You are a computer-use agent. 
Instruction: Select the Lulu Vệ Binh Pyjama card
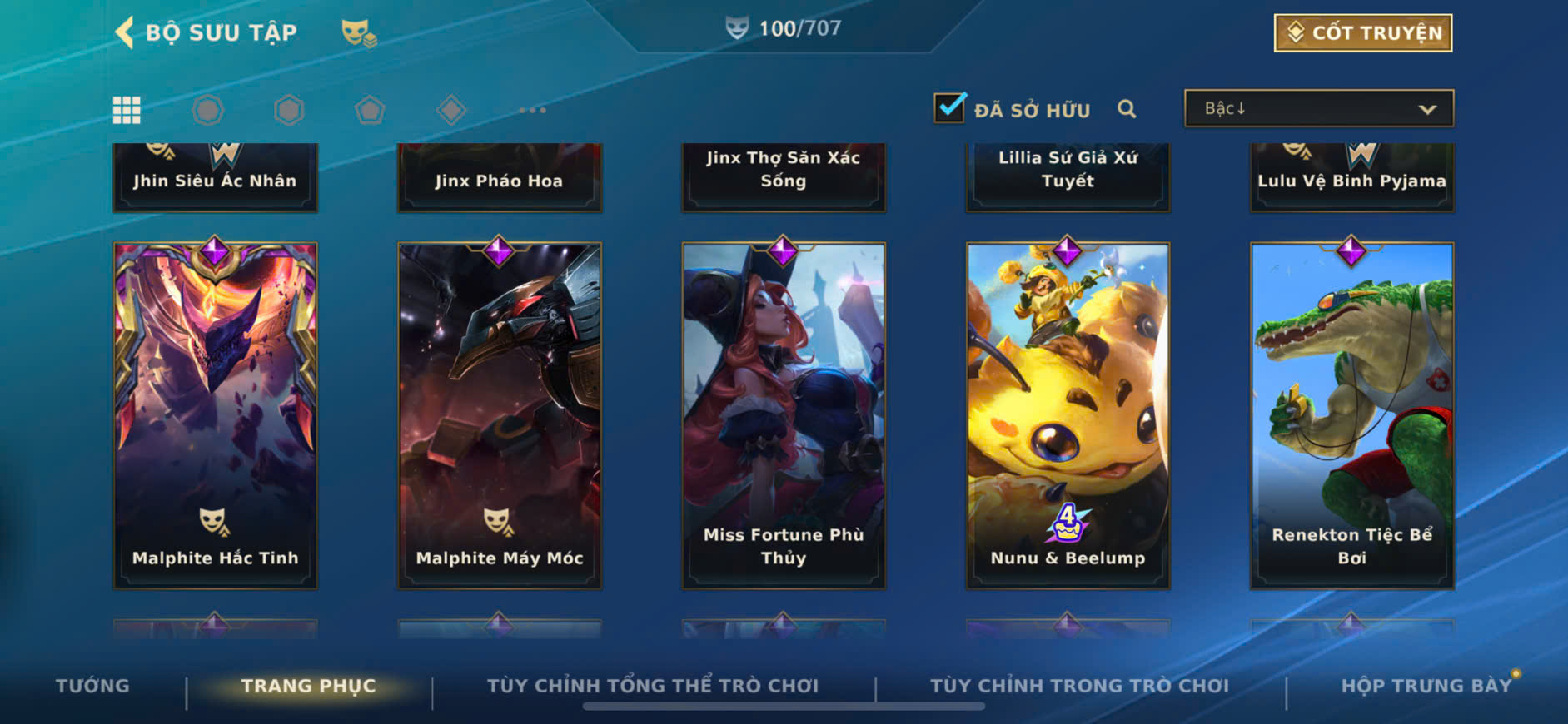[x=1351, y=178]
